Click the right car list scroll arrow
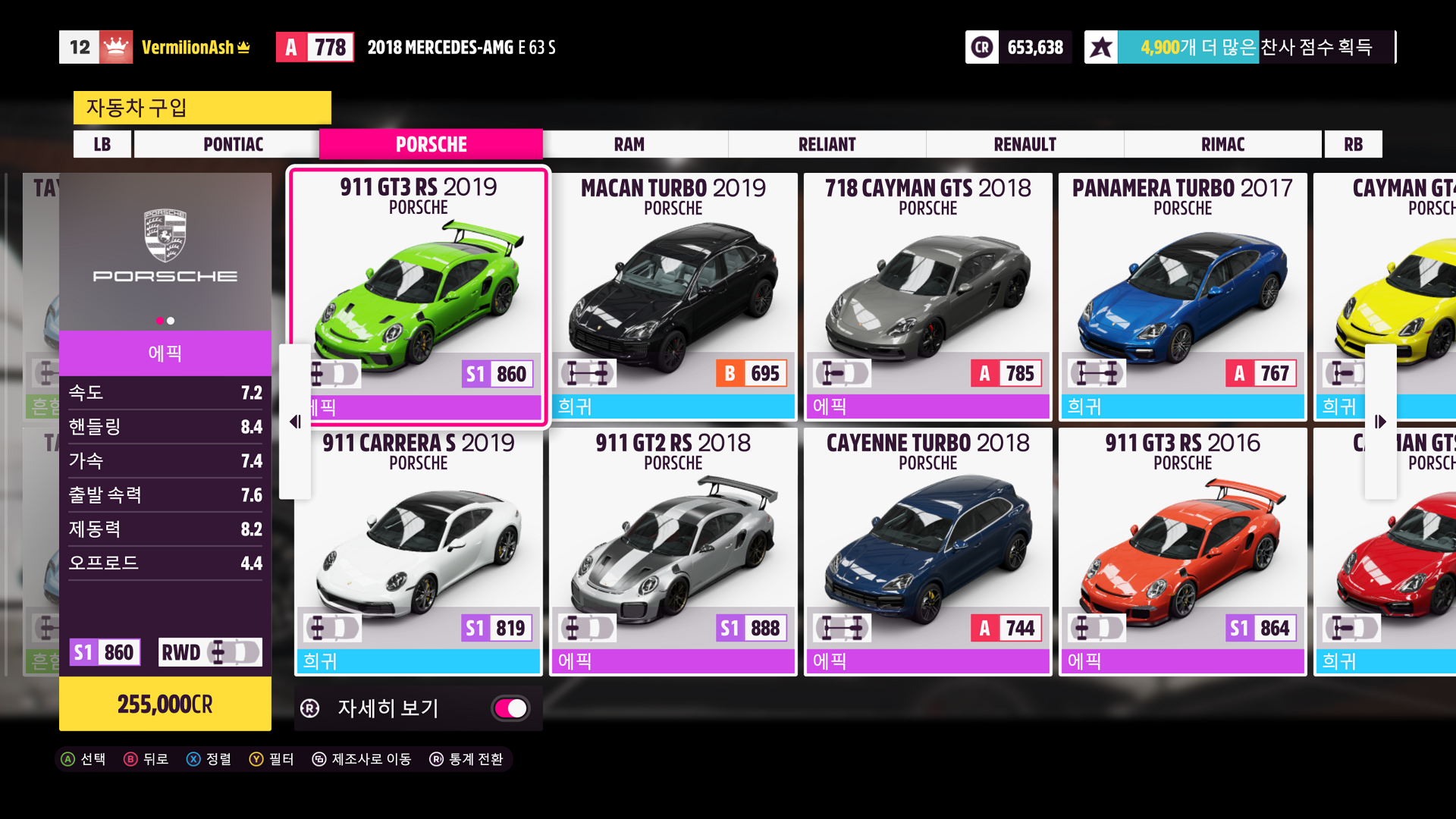Image resolution: width=1456 pixels, height=819 pixels. [1380, 422]
